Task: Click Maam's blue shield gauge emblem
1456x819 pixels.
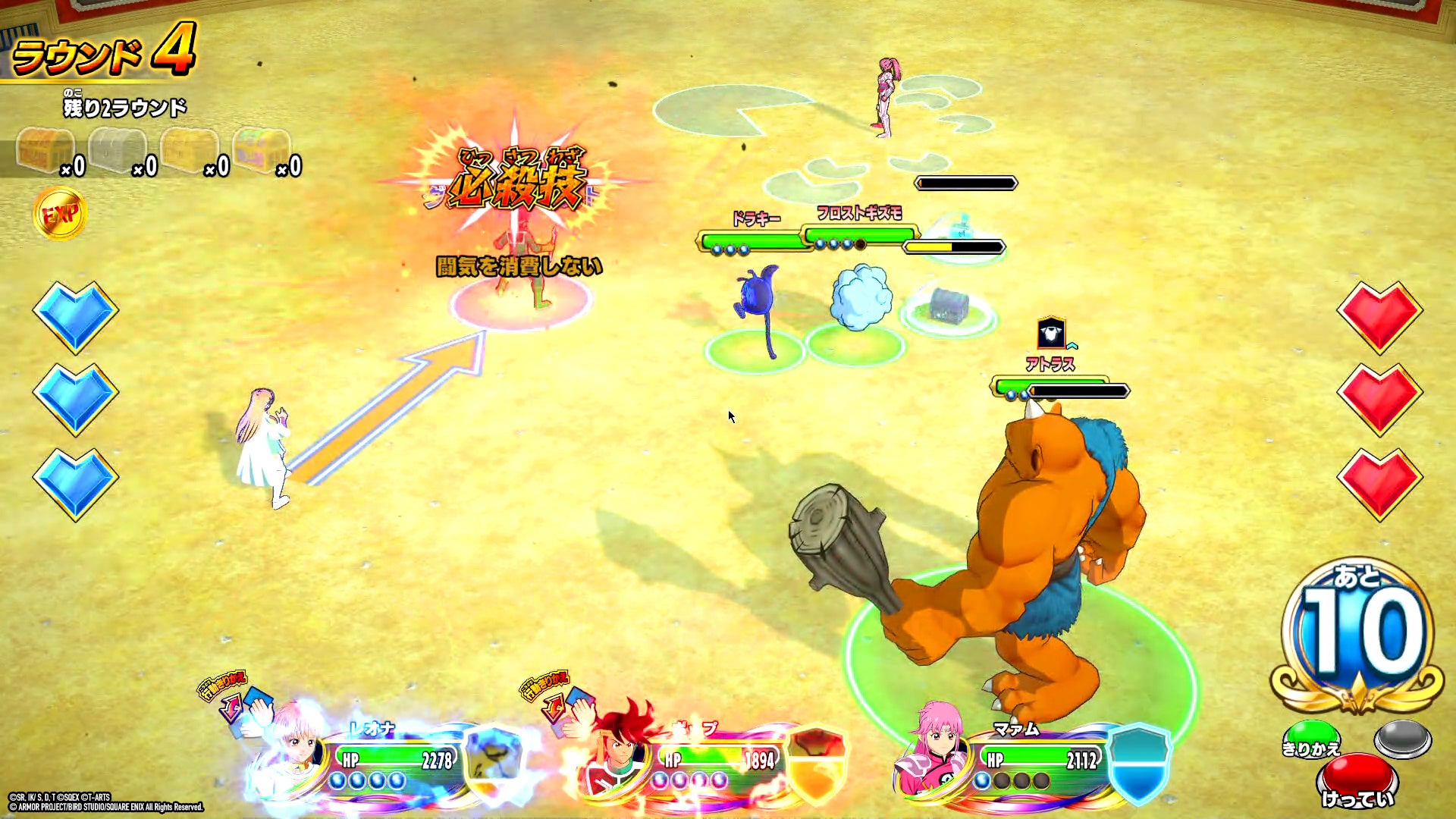Action: coord(1138,761)
